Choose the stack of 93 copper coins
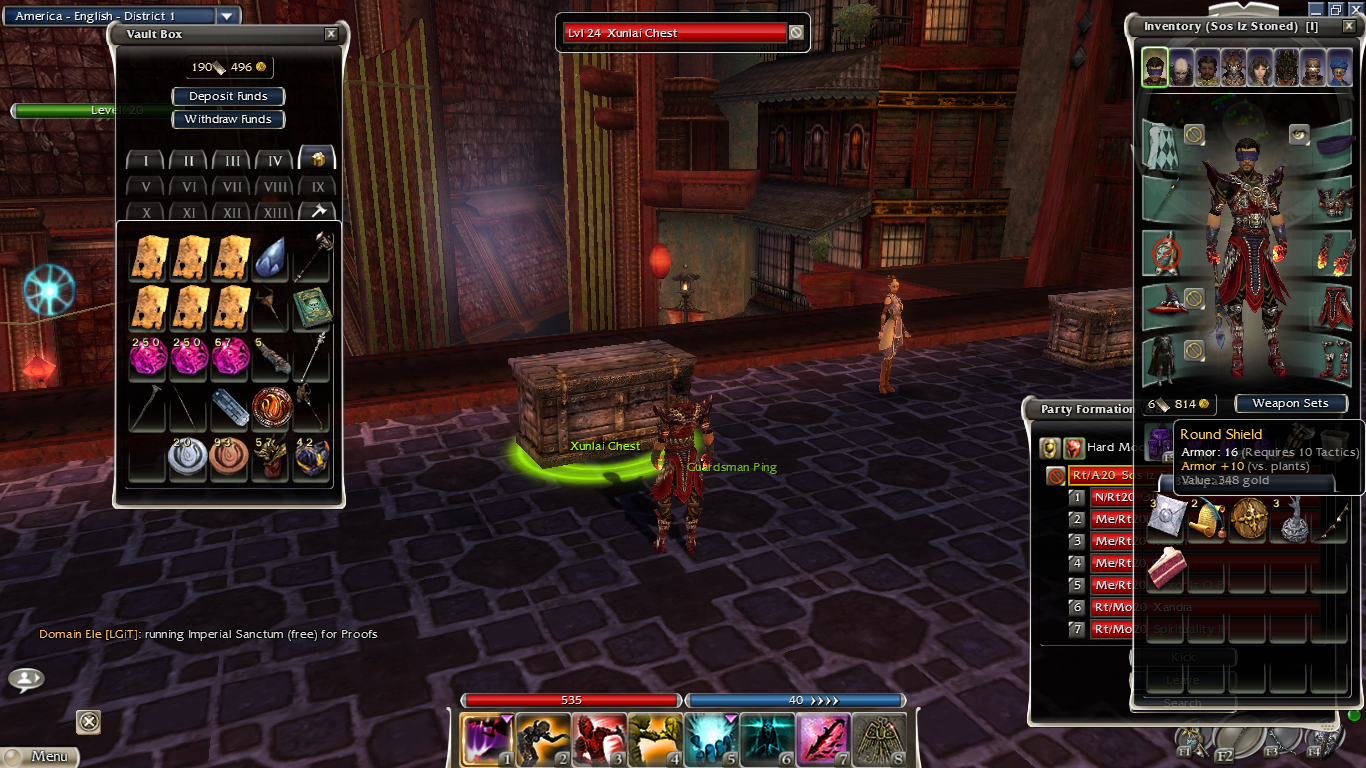This screenshot has height=768, width=1366. pos(229,459)
